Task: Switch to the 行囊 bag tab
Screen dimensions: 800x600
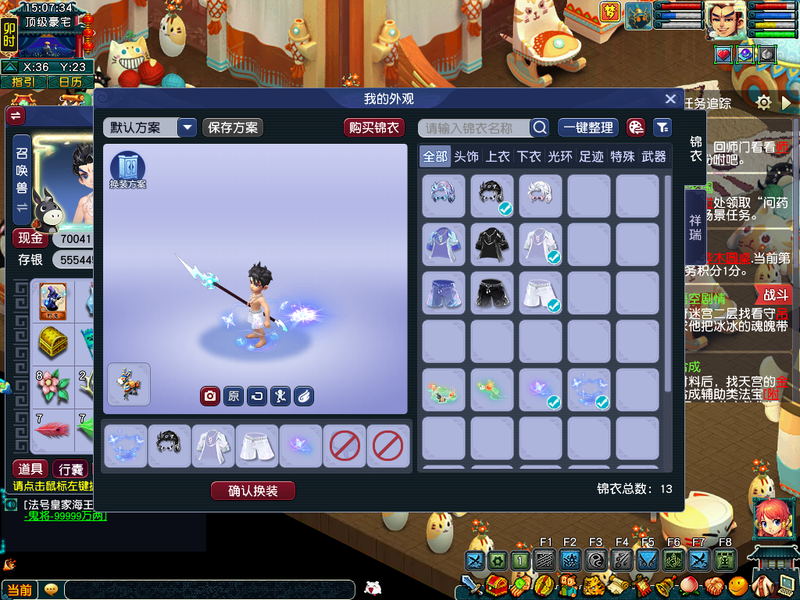Action: click(x=70, y=469)
